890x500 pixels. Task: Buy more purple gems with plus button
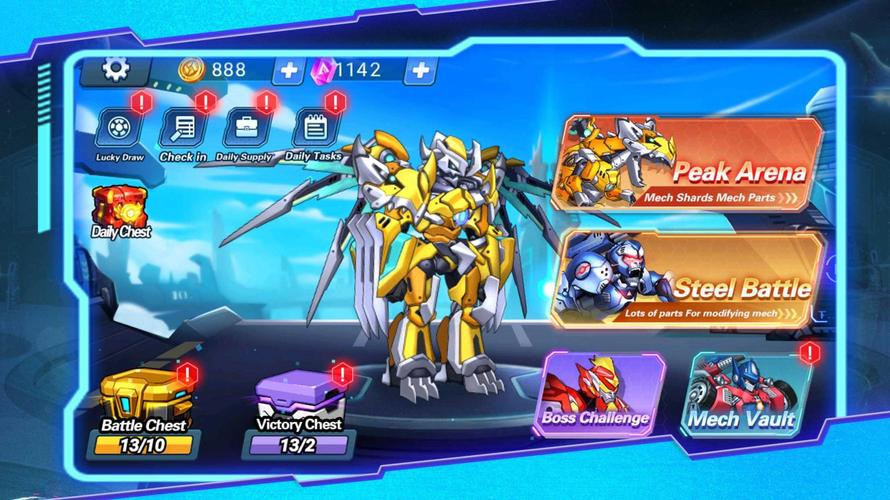(x=421, y=70)
